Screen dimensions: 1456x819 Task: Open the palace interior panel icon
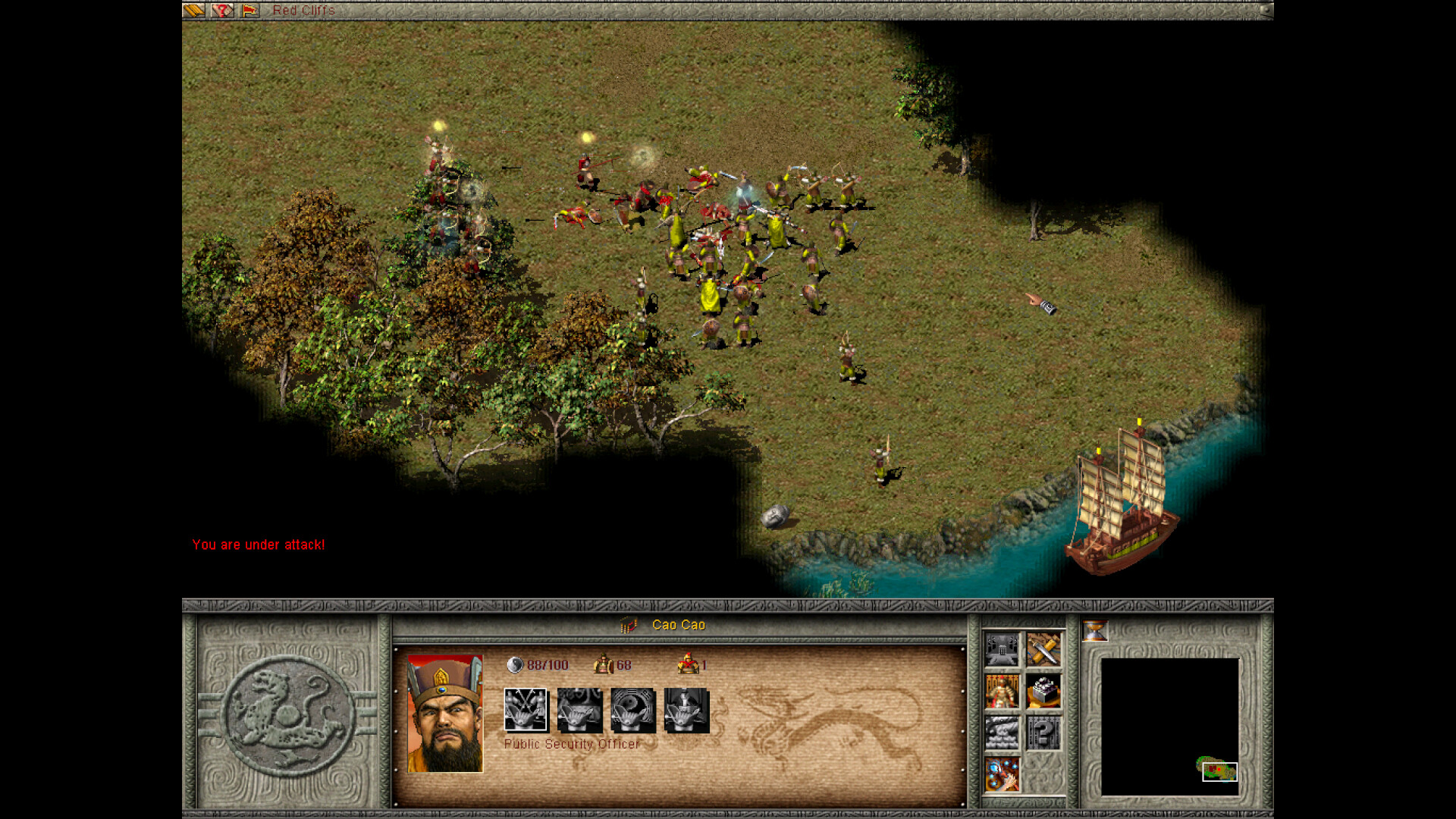1003,650
